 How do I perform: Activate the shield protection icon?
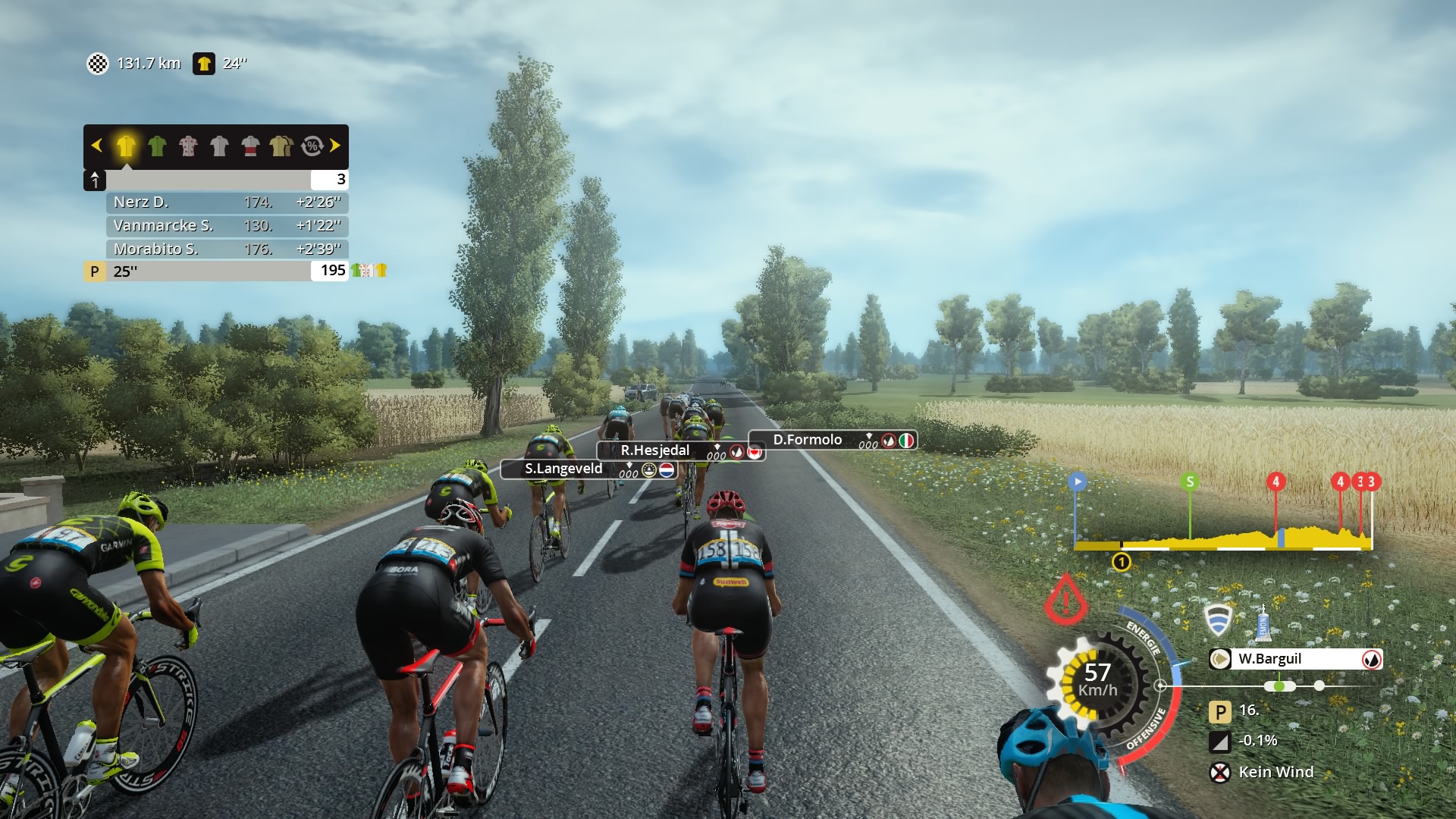pyautogui.click(x=1219, y=620)
